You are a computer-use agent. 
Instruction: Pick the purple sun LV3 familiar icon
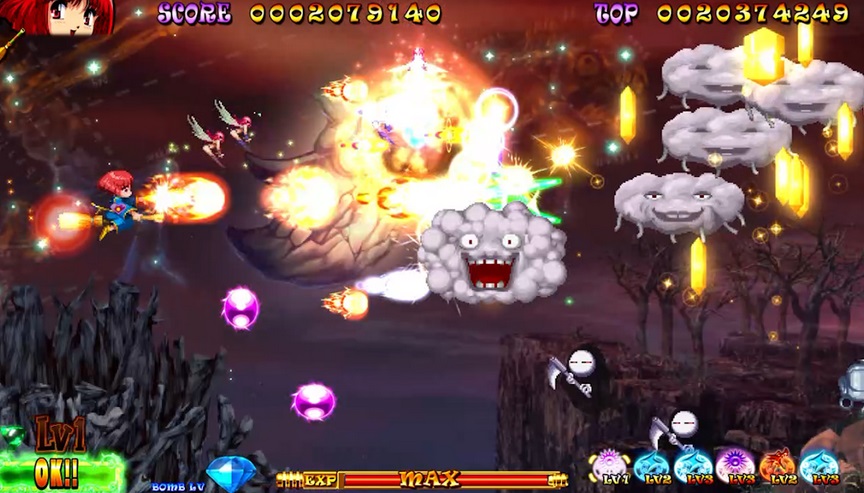coord(735,465)
